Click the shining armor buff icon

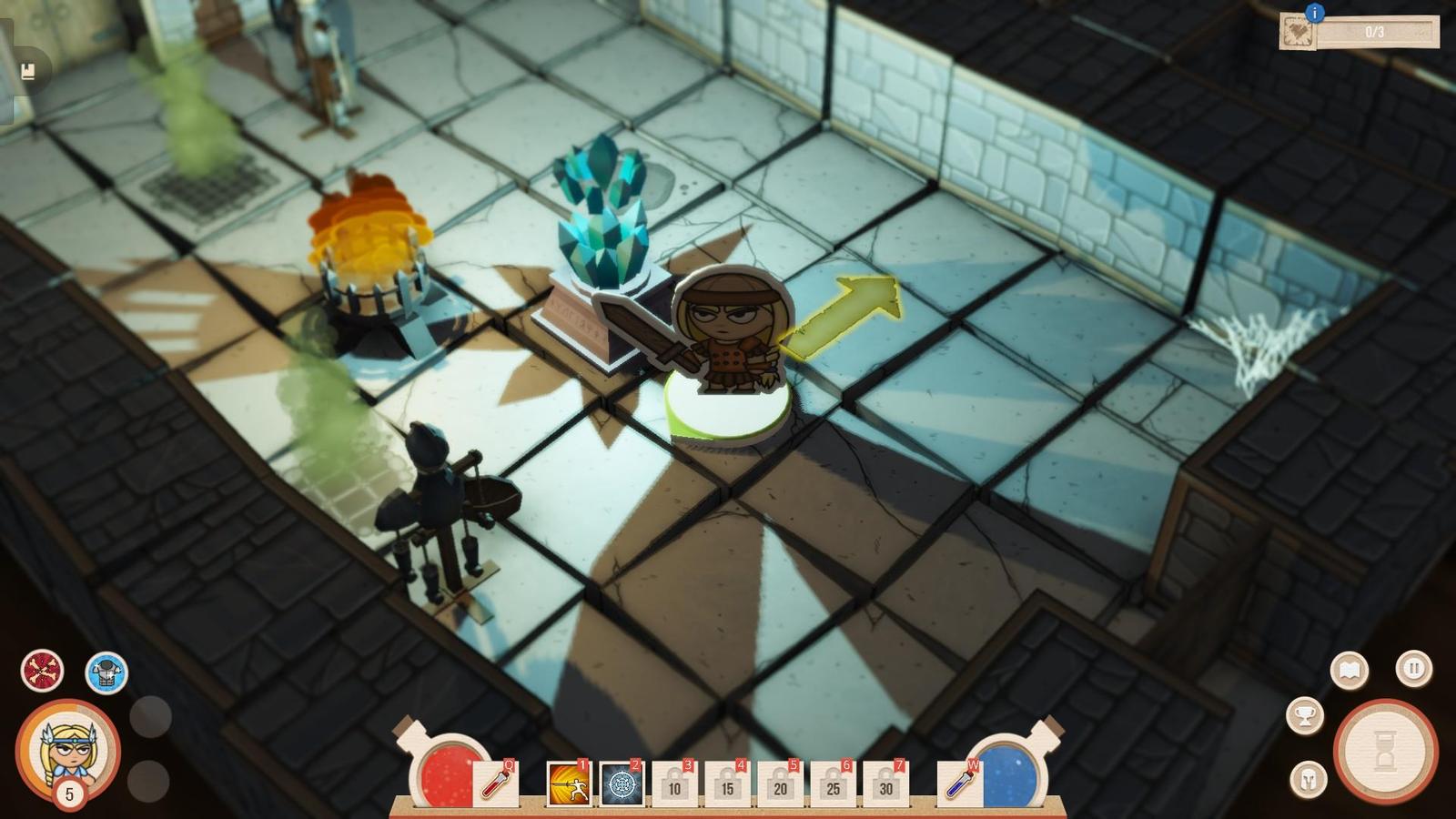coord(106,673)
